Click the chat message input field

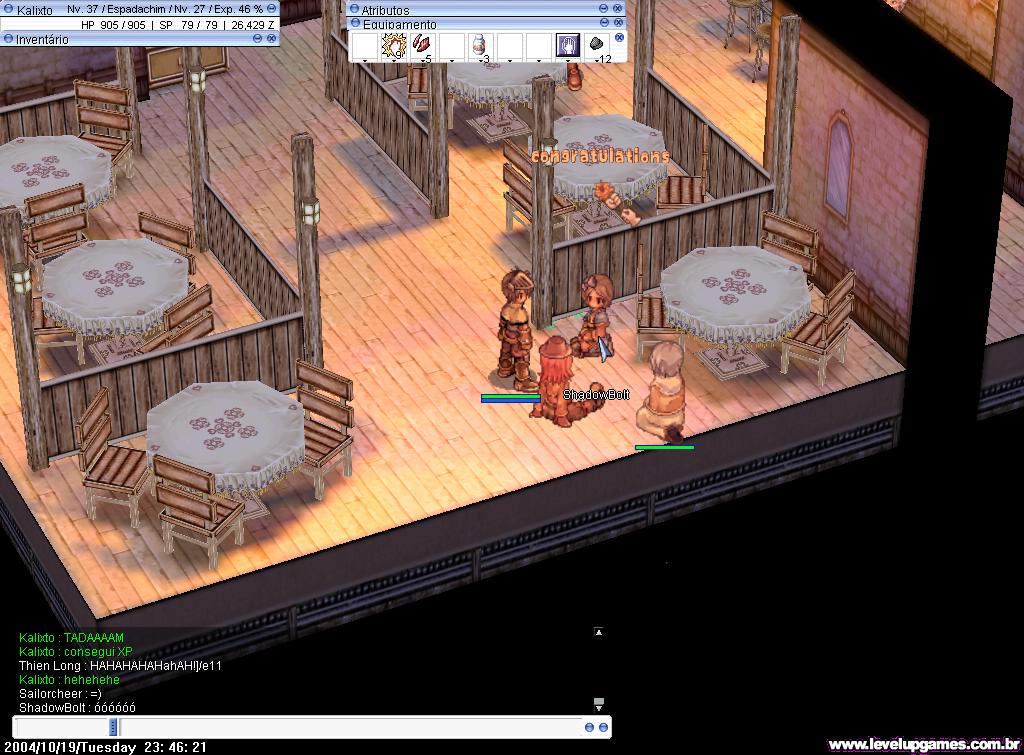[x=350, y=727]
